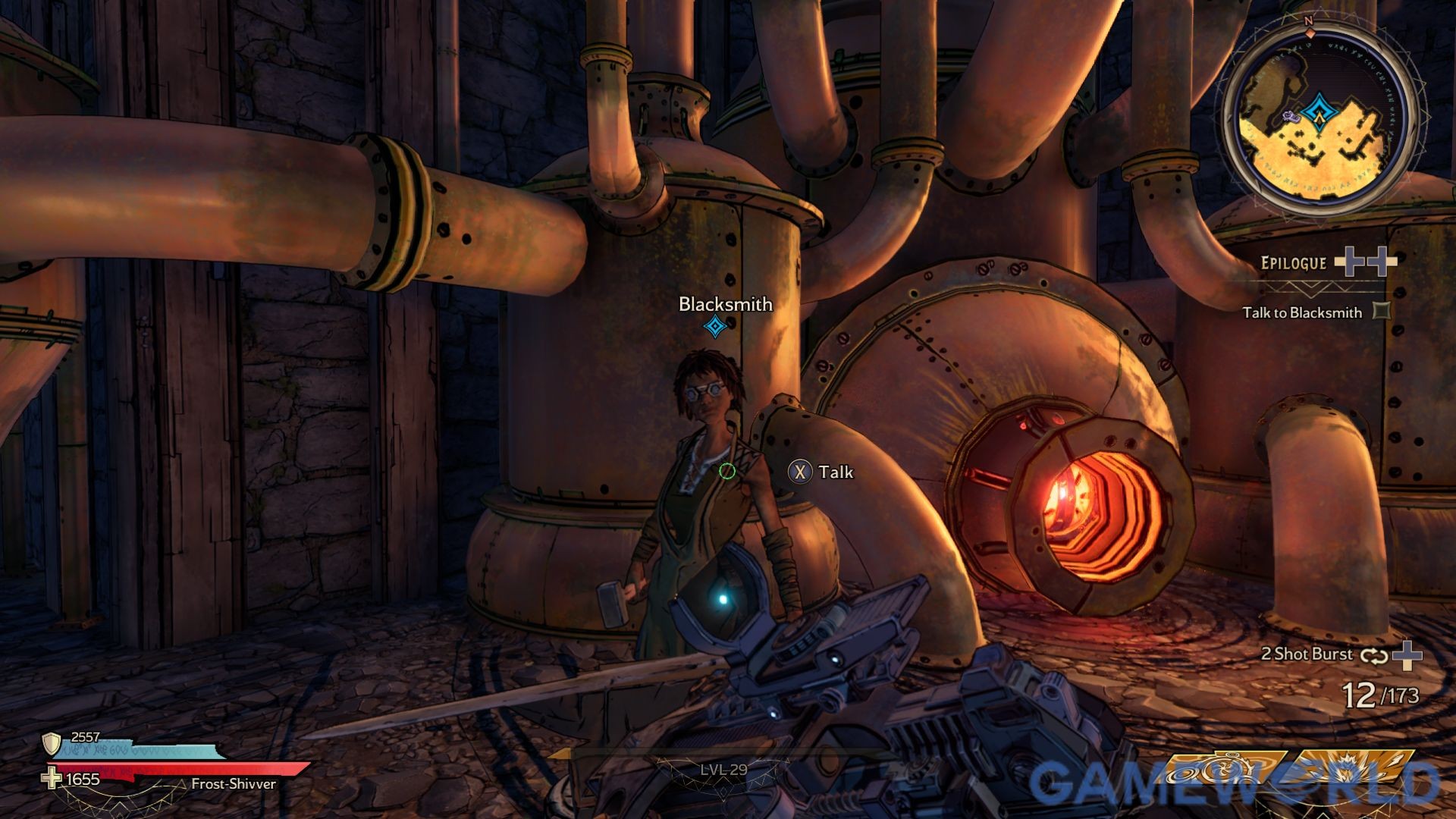Switch the 2 Shot Burst fire mode
Image resolution: width=1456 pixels, height=819 pixels.
(x=1373, y=655)
